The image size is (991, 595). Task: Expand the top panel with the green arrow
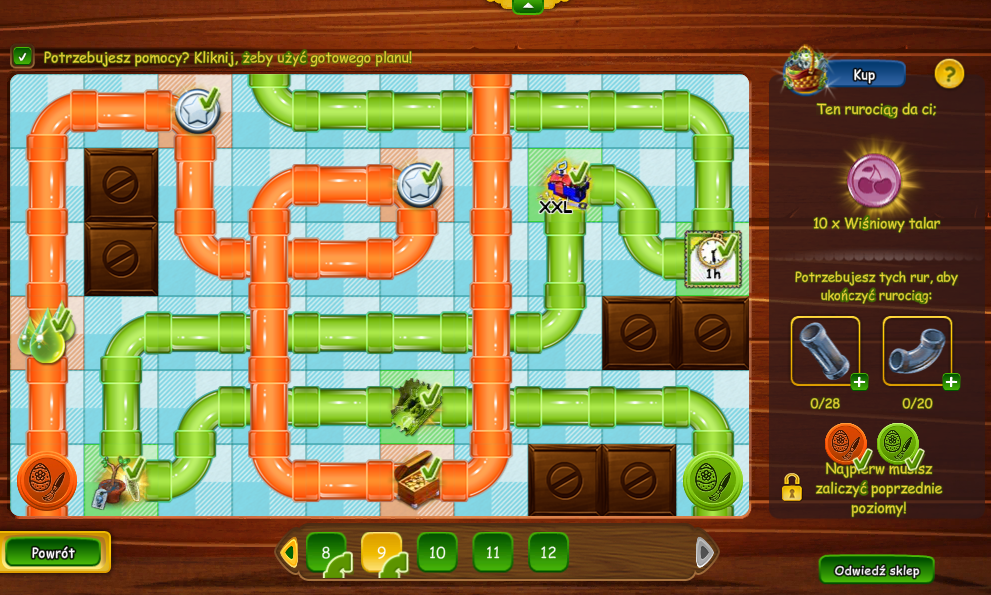(x=527, y=6)
